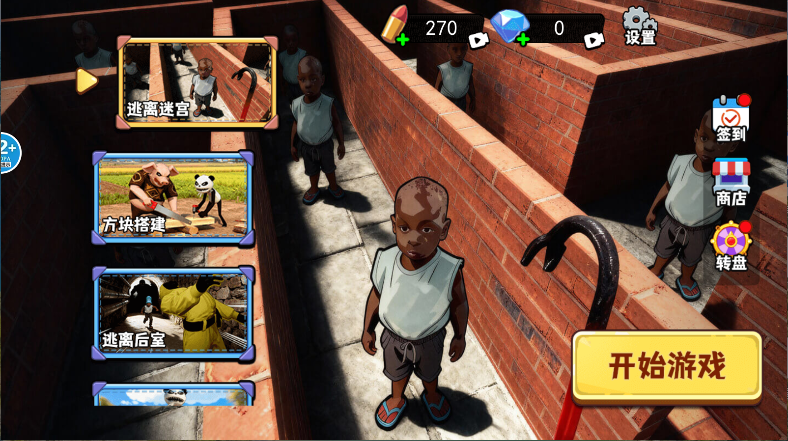Choose the 方块搭建 block building mode
This screenshot has width=788, height=441.
click(174, 198)
